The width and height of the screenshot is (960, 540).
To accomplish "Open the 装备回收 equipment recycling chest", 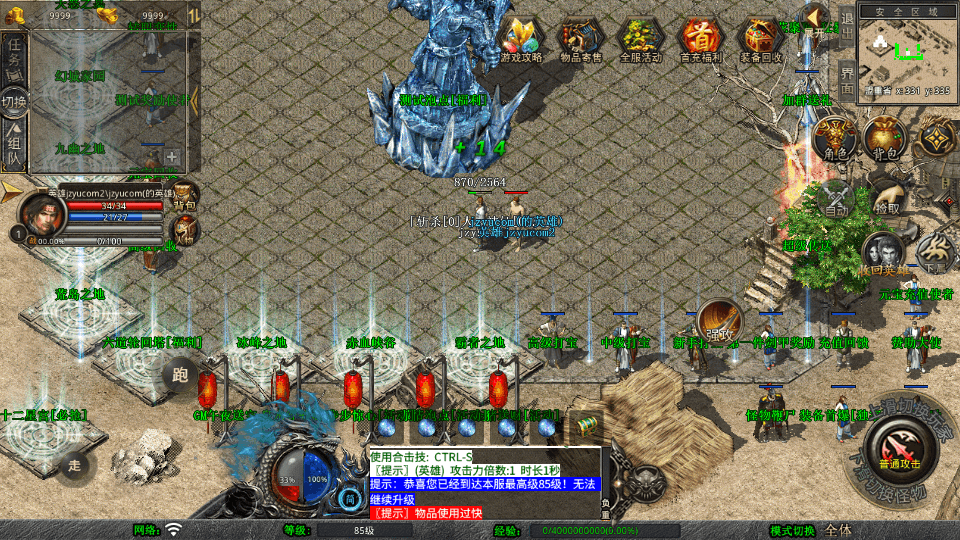I will [762, 38].
